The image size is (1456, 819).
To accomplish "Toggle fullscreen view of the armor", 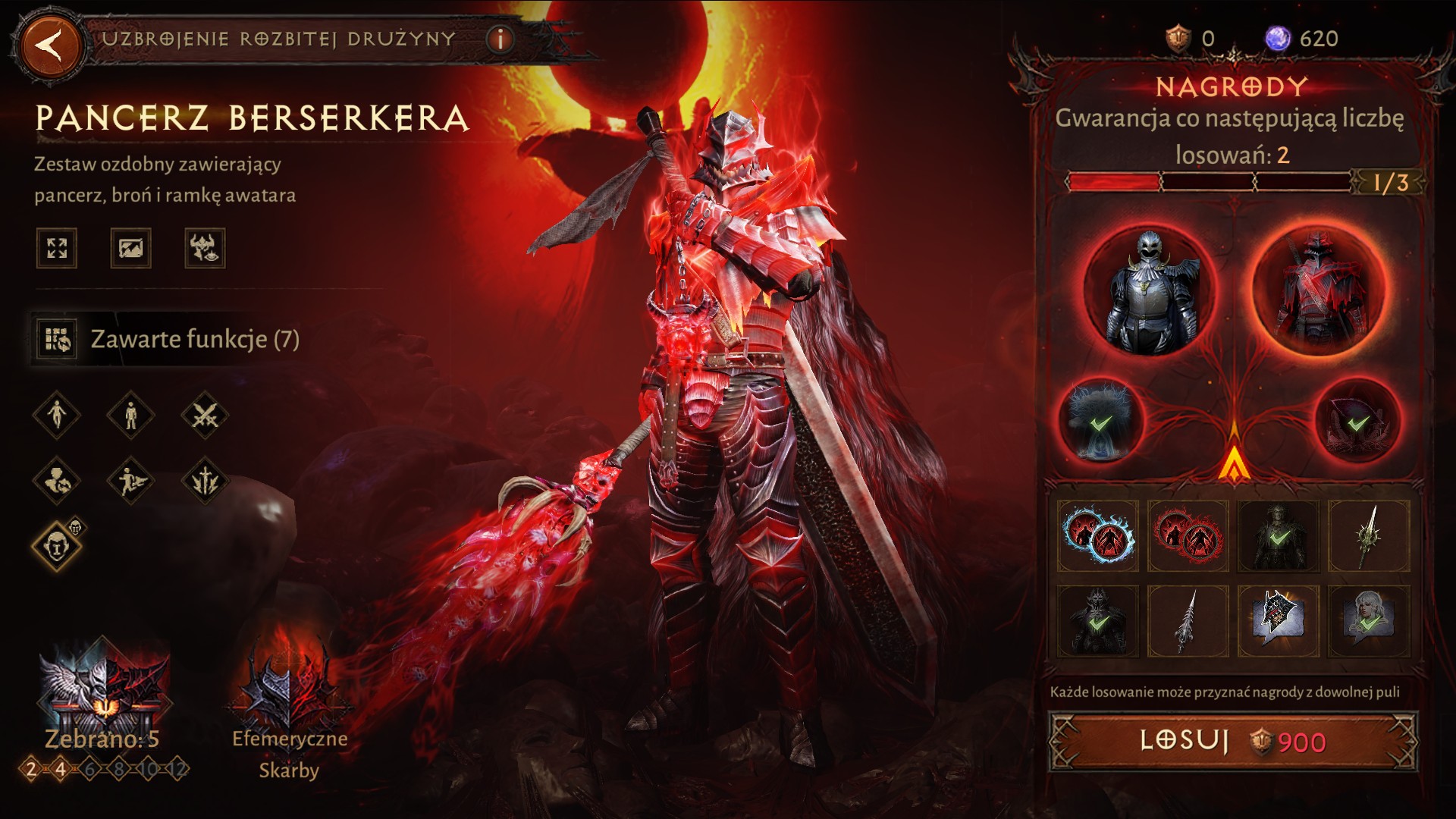I will click(57, 248).
